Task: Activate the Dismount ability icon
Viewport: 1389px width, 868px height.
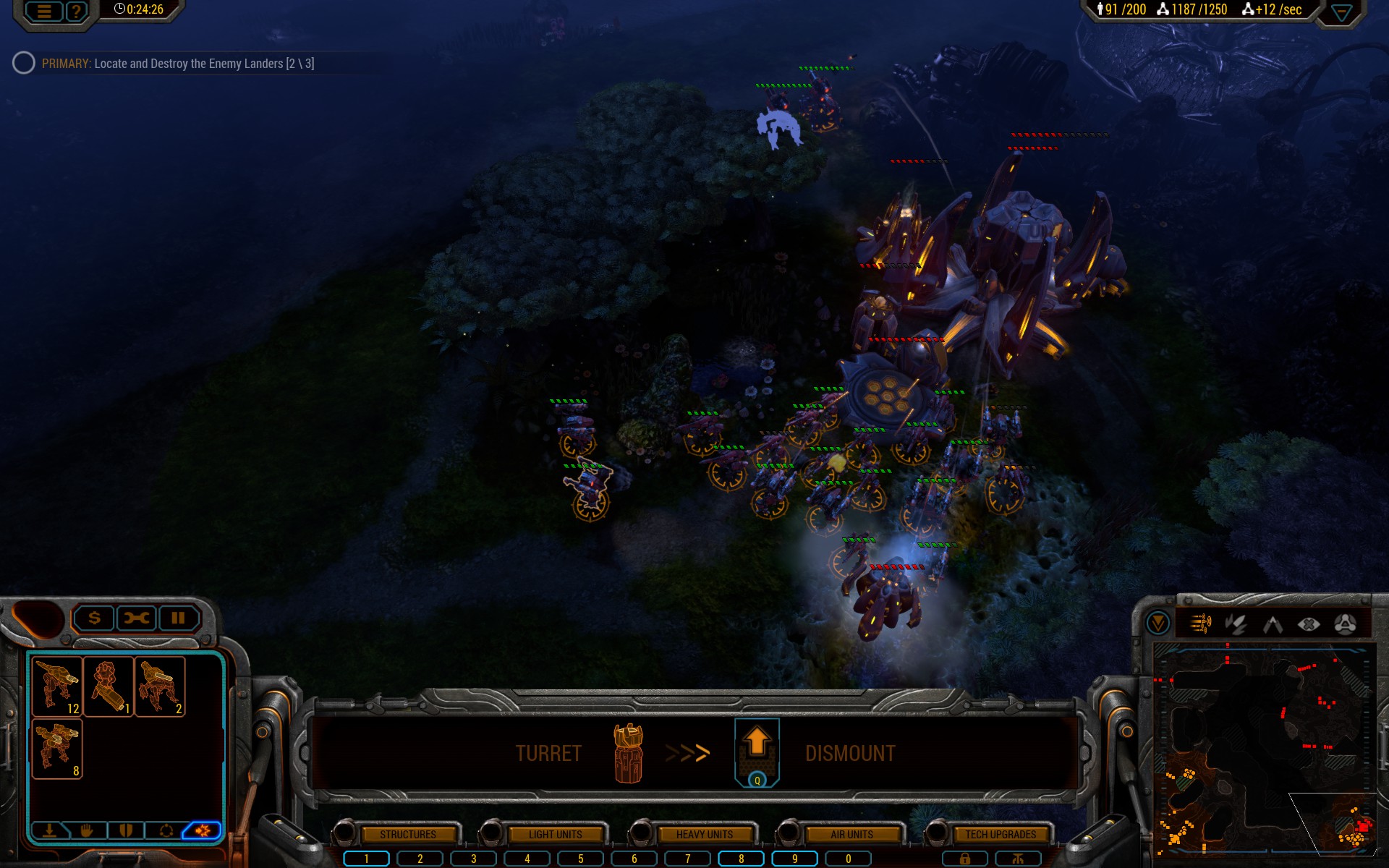Action: [x=757, y=751]
